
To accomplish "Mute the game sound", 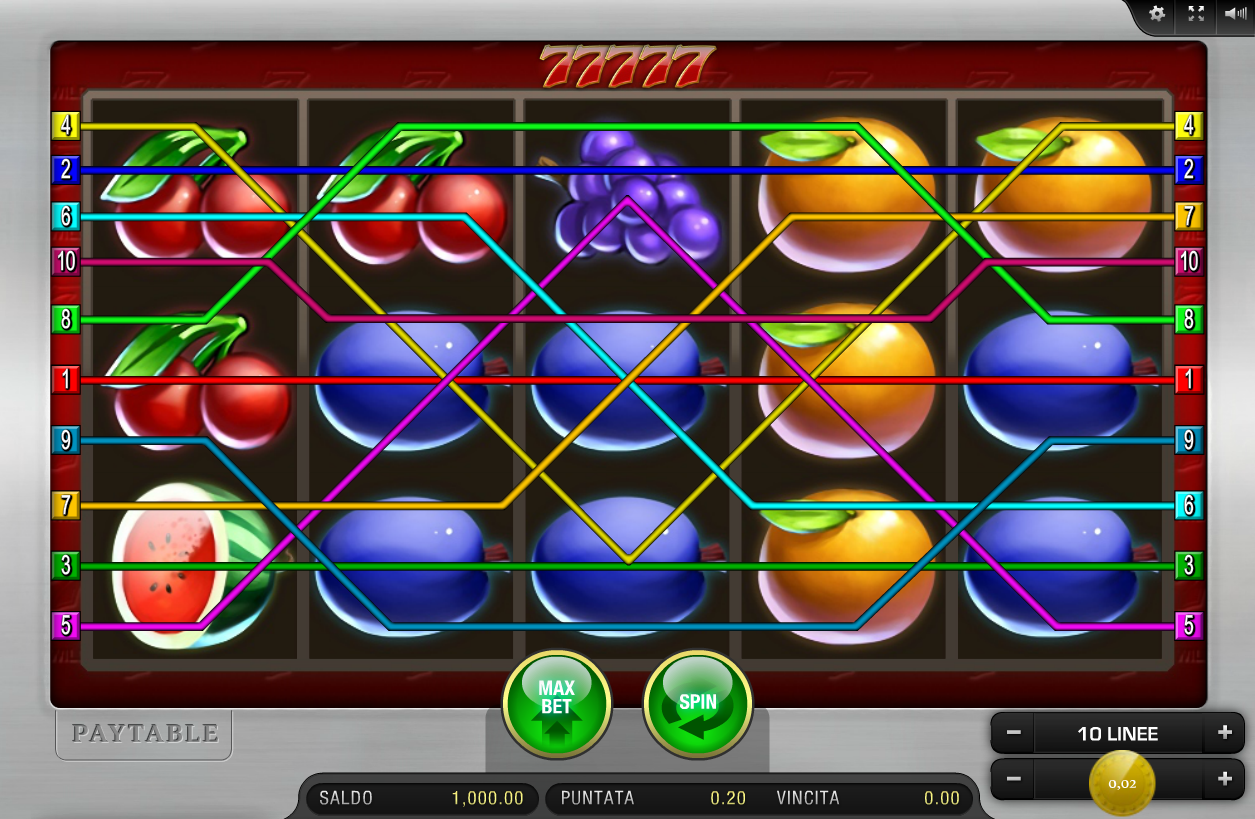I will pos(1233,14).
